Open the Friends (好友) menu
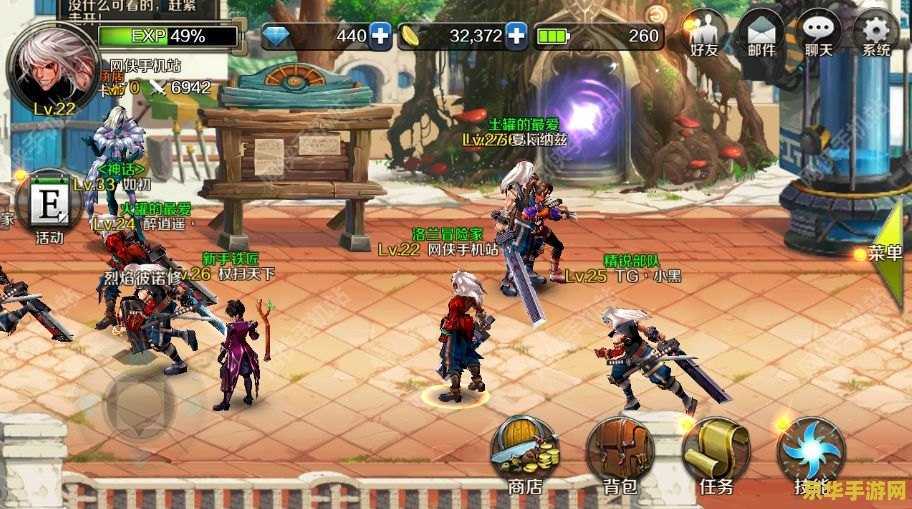Image resolution: width=912 pixels, height=509 pixels. point(707,34)
